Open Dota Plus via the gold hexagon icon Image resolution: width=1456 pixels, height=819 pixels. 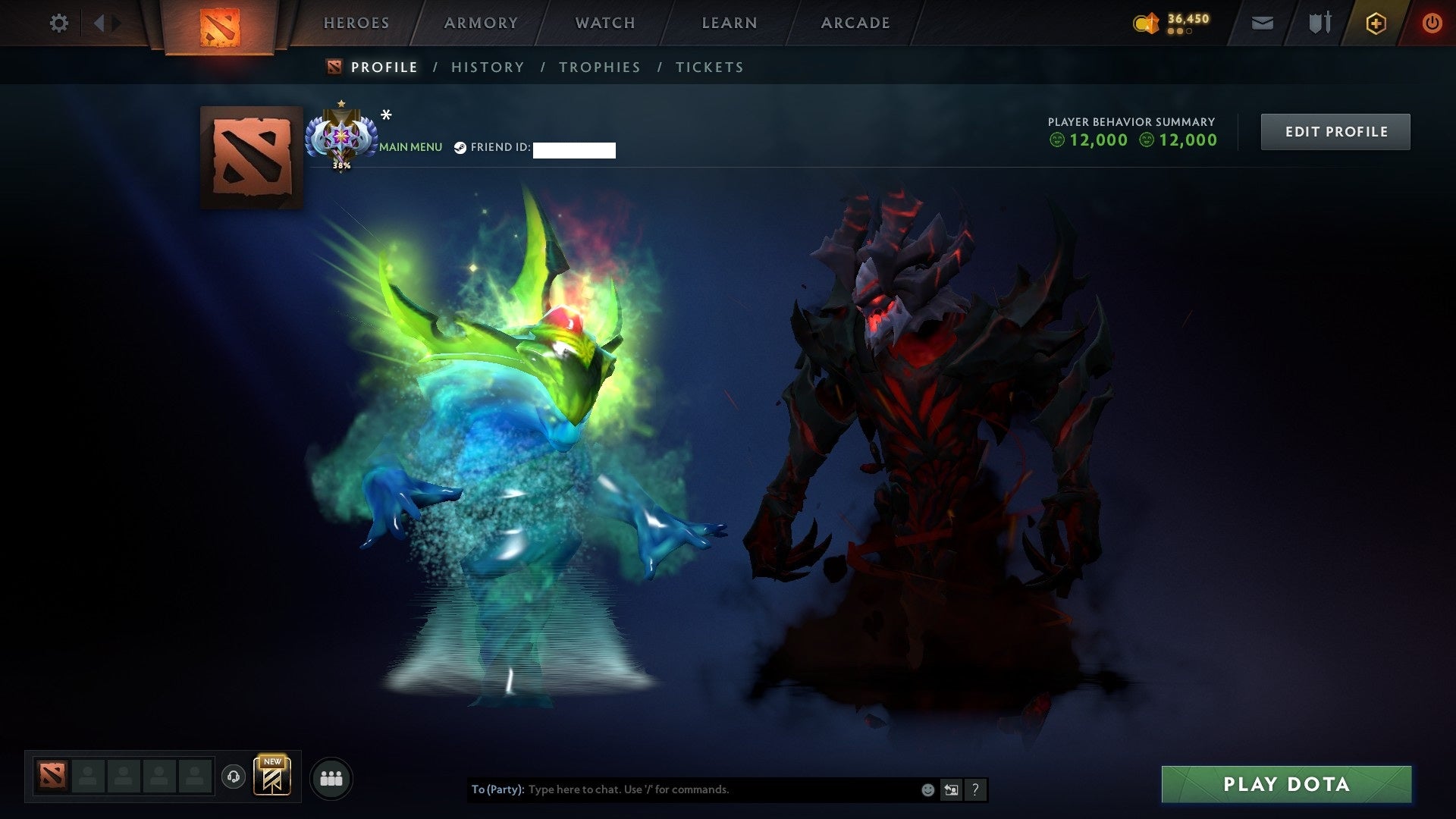[1375, 23]
